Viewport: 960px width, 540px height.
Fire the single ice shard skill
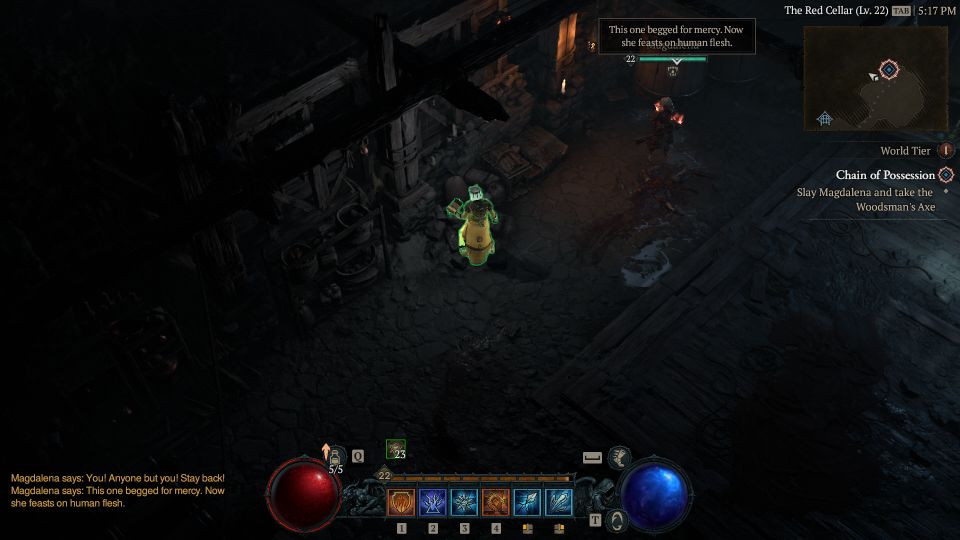coord(527,502)
